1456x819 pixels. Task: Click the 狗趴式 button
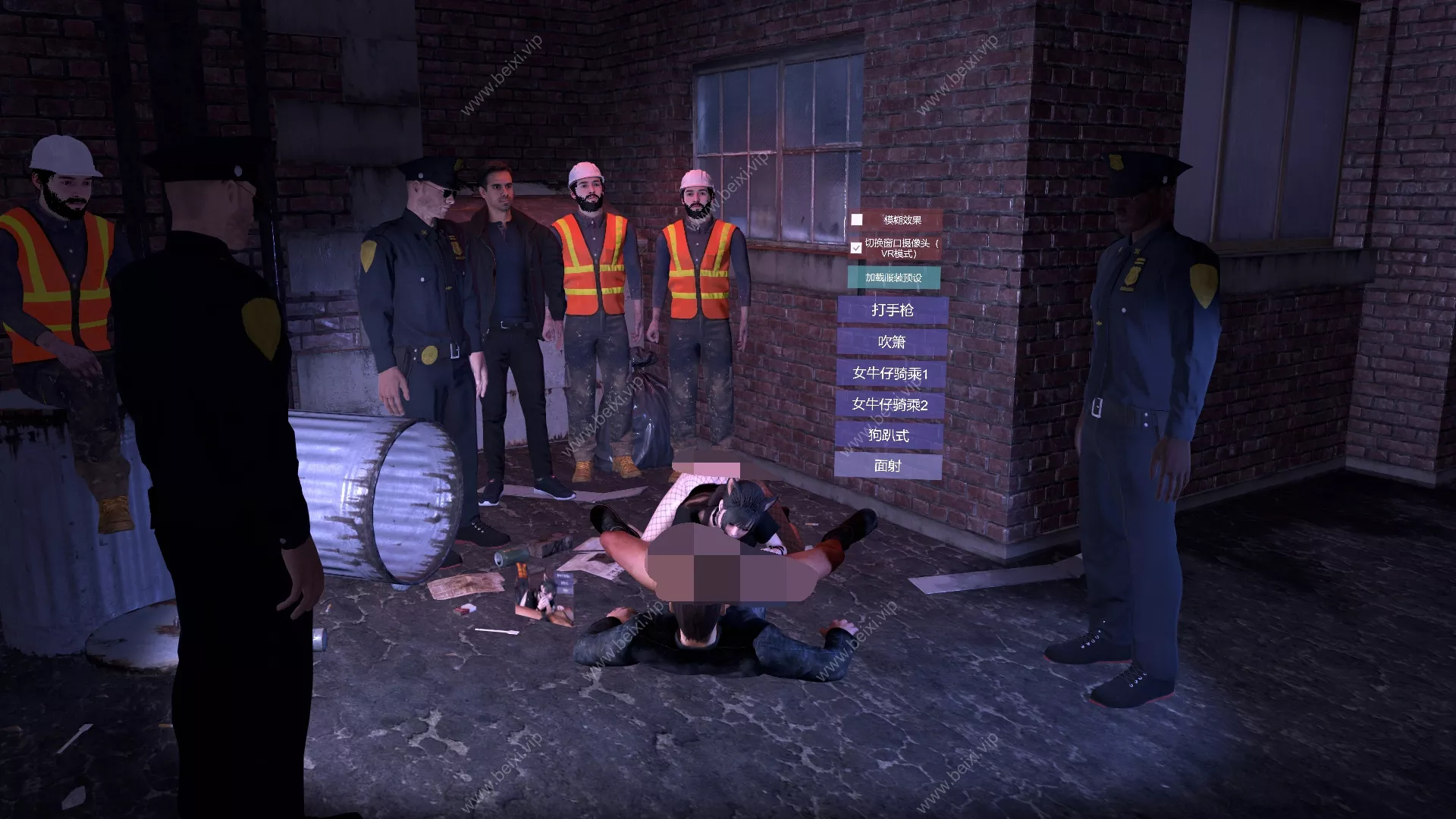(889, 435)
